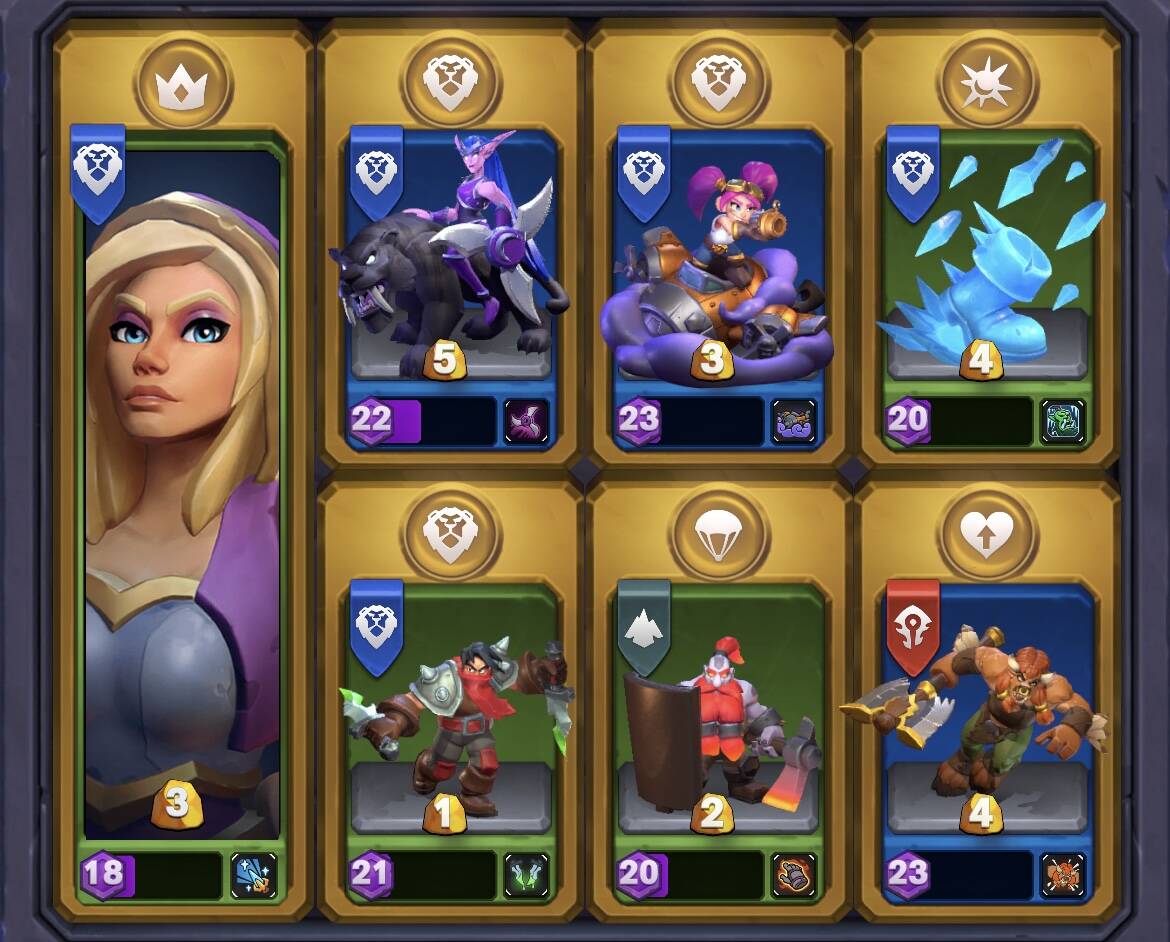The image size is (1170, 942).
Task: Open Jaina's blue talent icon
Action: click(x=254, y=874)
